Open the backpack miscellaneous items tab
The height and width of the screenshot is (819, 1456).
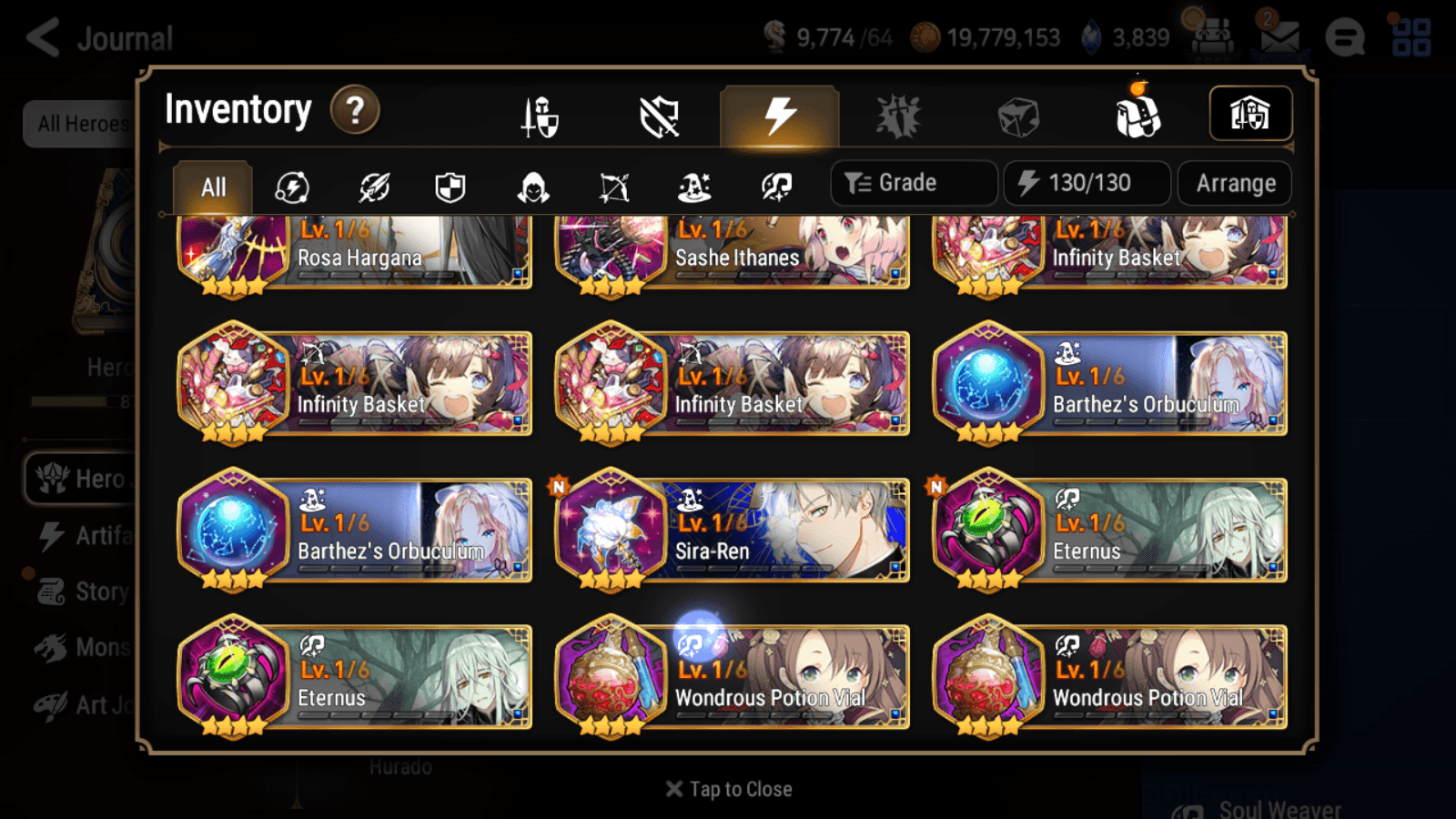pyautogui.click(x=1137, y=114)
